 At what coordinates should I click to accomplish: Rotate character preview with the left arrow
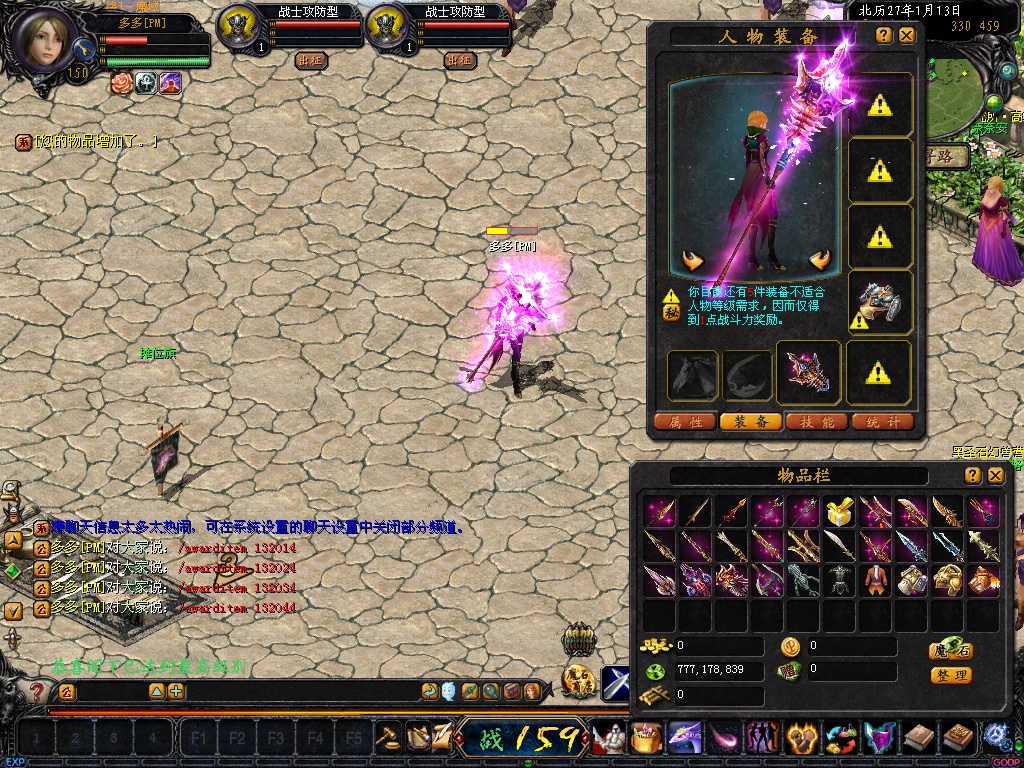[692, 261]
